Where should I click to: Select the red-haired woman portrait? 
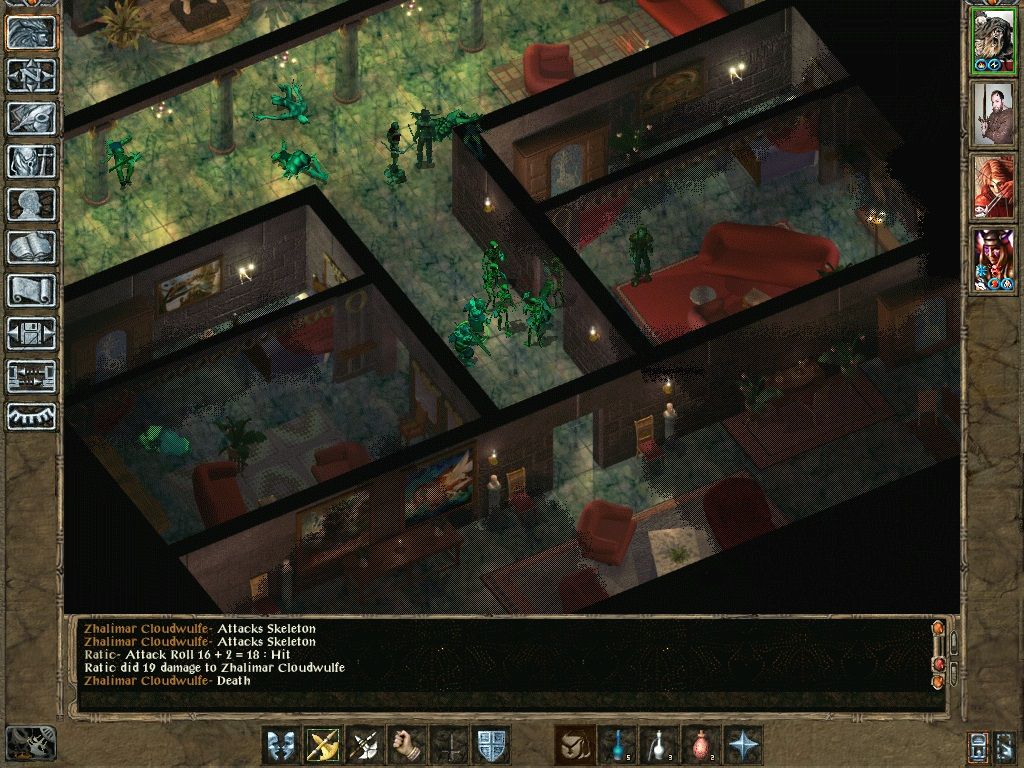point(993,188)
